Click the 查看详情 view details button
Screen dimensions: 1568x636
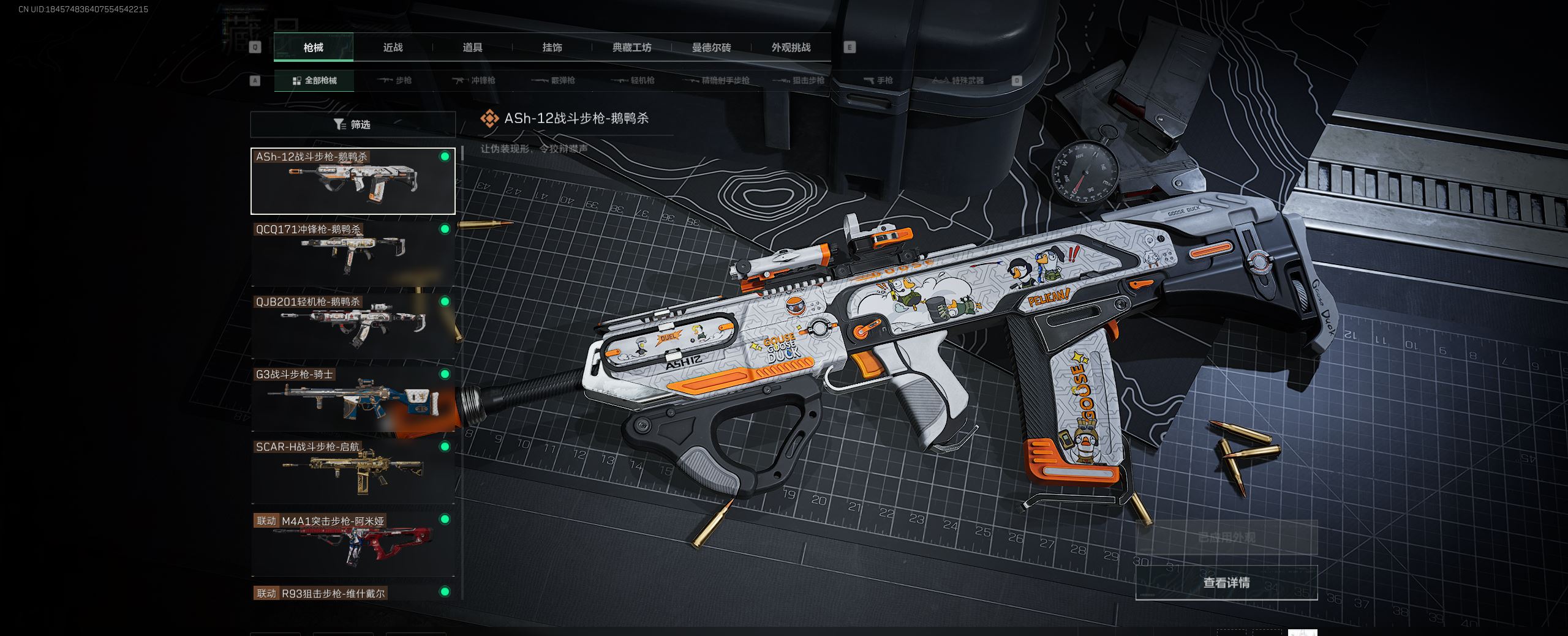[x=1226, y=583]
